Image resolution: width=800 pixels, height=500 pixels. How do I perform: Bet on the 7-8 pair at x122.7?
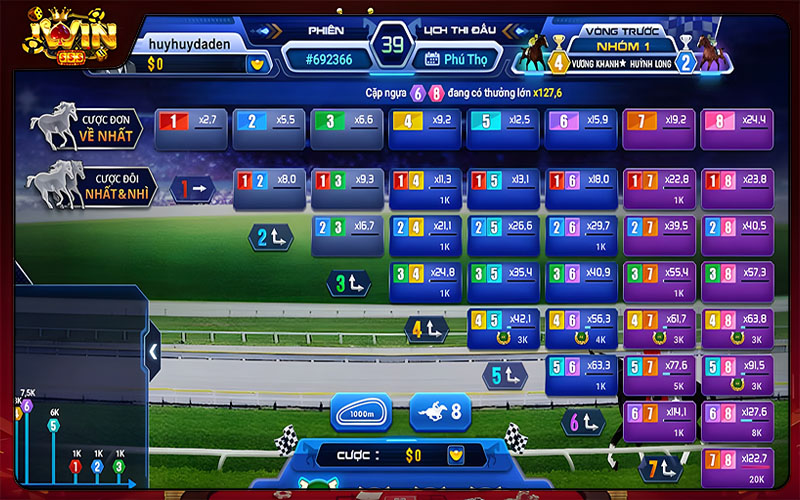click(x=737, y=462)
